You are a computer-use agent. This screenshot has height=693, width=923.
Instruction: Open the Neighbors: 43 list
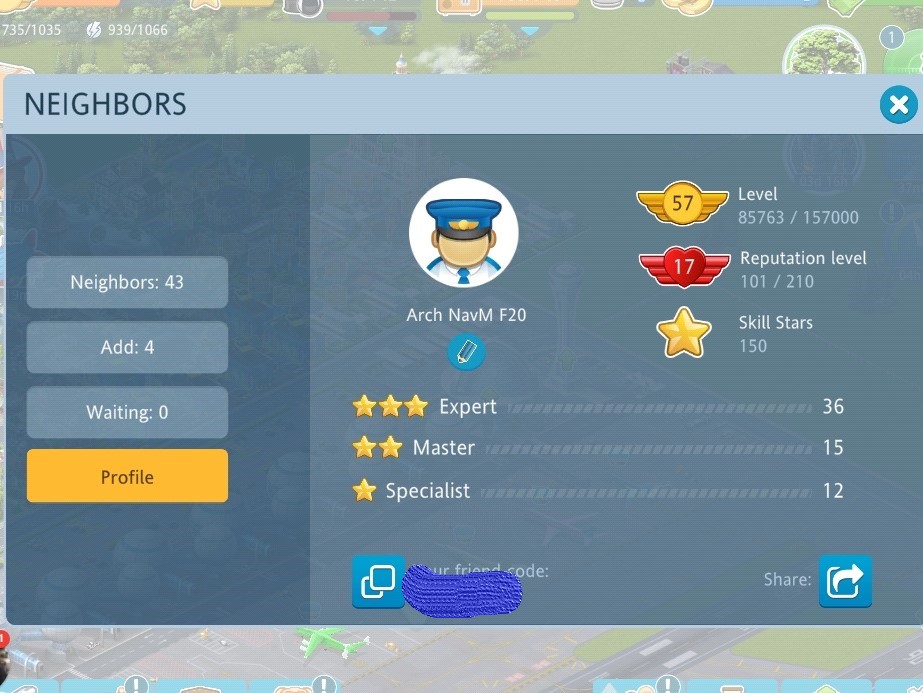point(127,283)
